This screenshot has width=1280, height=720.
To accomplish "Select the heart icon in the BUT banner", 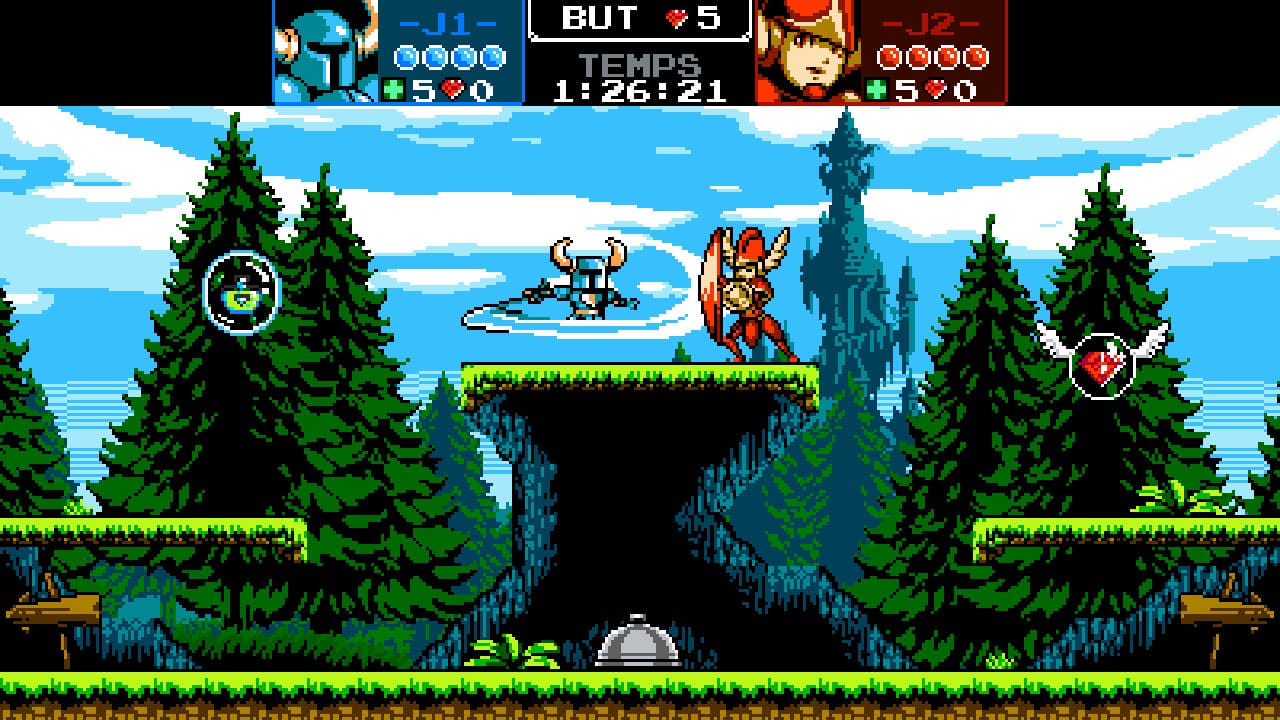I will (678, 17).
